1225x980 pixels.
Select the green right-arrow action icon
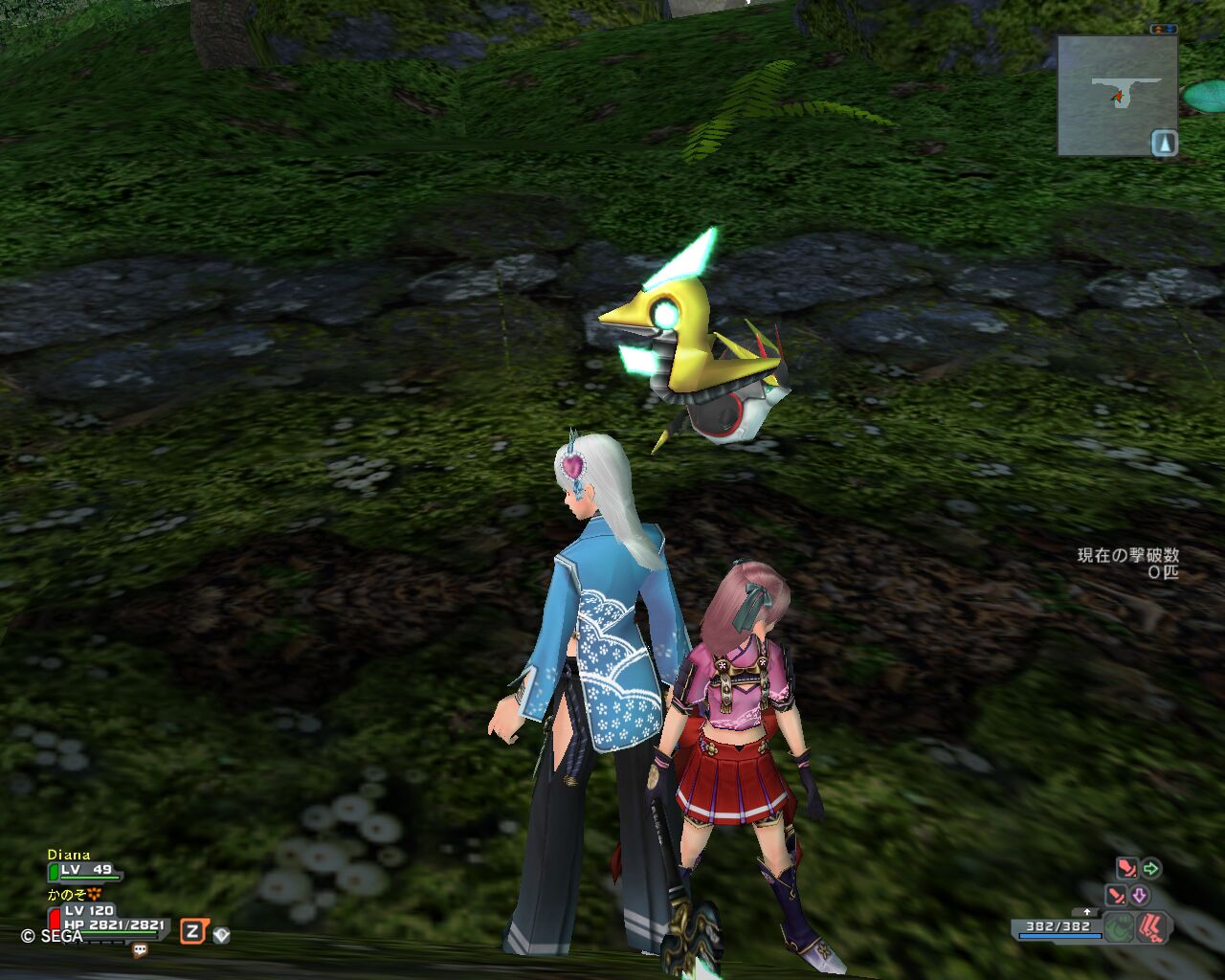1151,869
